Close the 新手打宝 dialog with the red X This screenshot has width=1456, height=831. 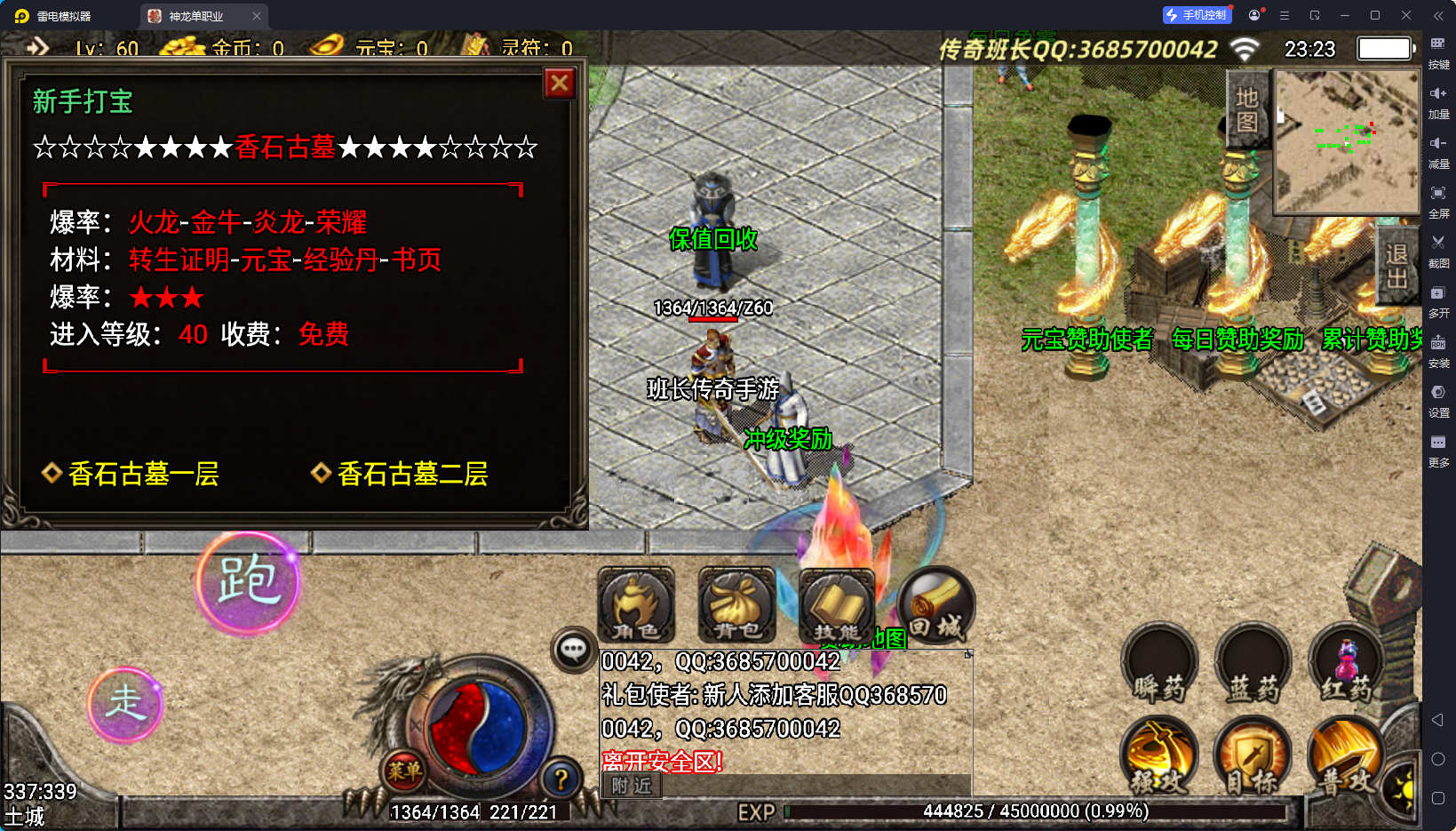560,84
